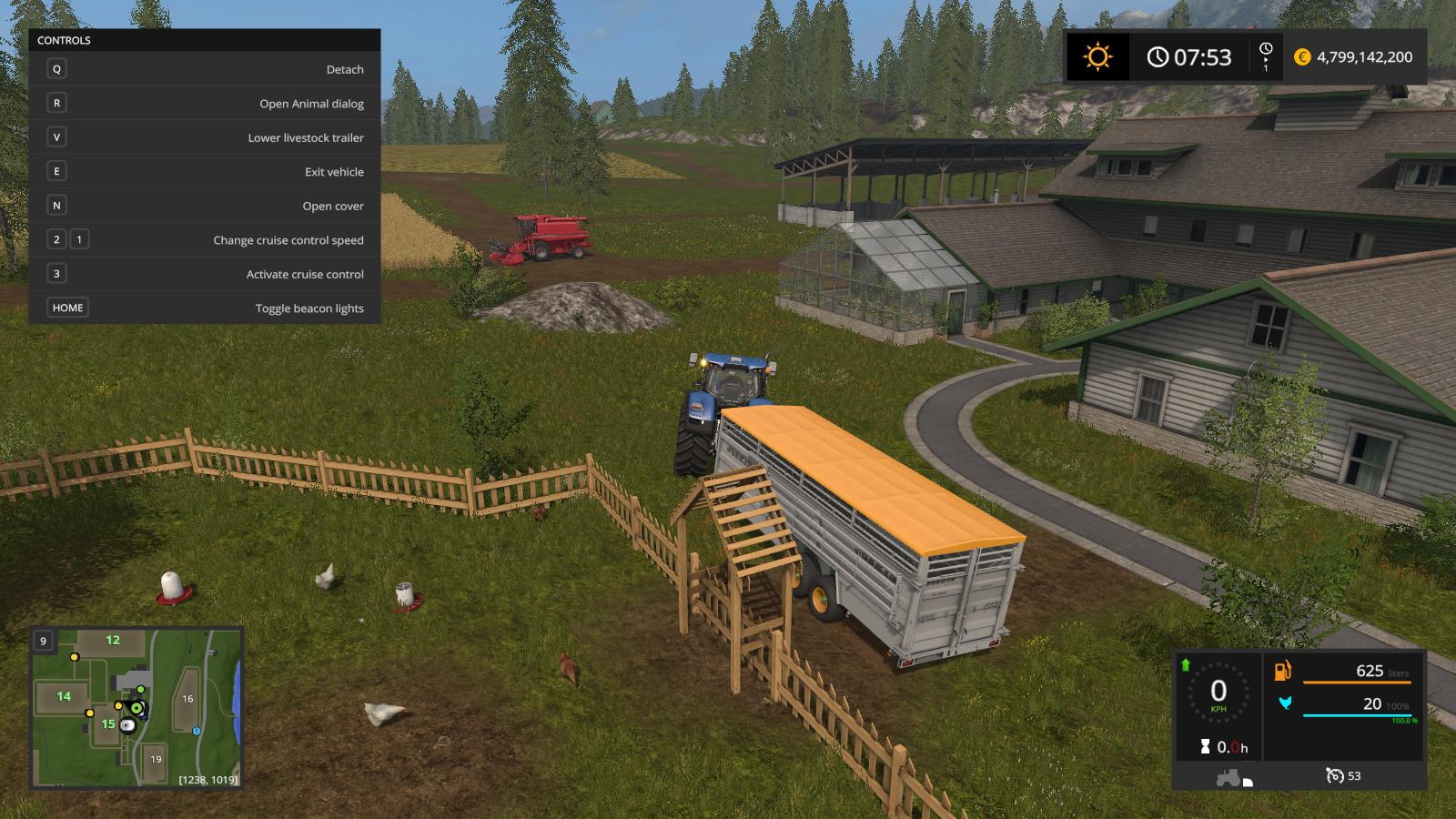Select field 12 on the minimap

(113, 641)
